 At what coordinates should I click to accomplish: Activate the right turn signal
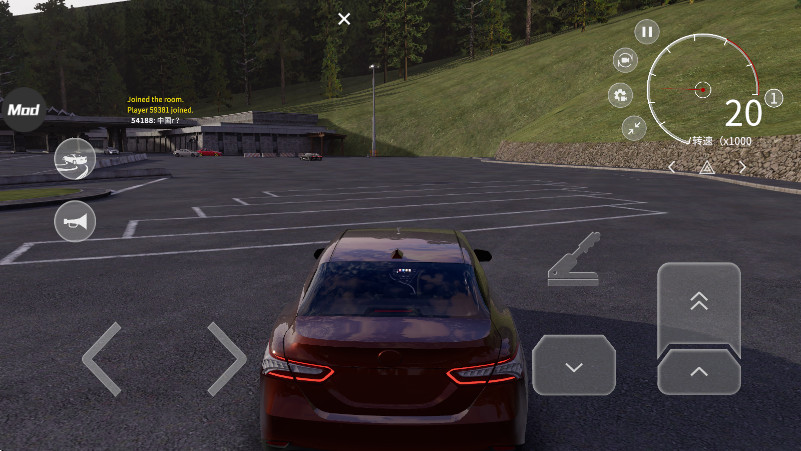click(x=742, y=167)
